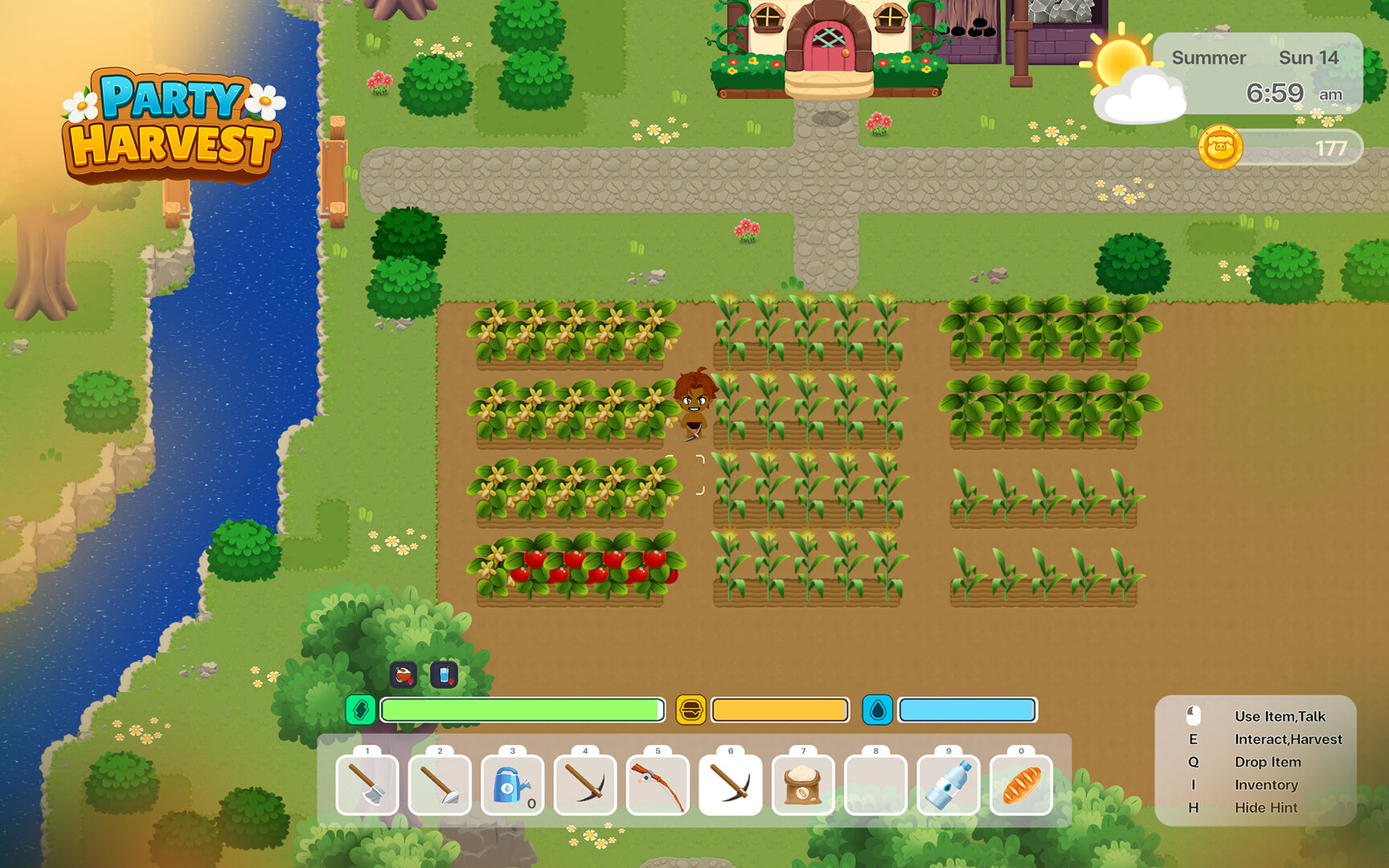Image resolution: width=1389 pixels, height=868 pixels.
Task: Toggle Hide Hint via the hint panel
Action: tap(1266, 808)
